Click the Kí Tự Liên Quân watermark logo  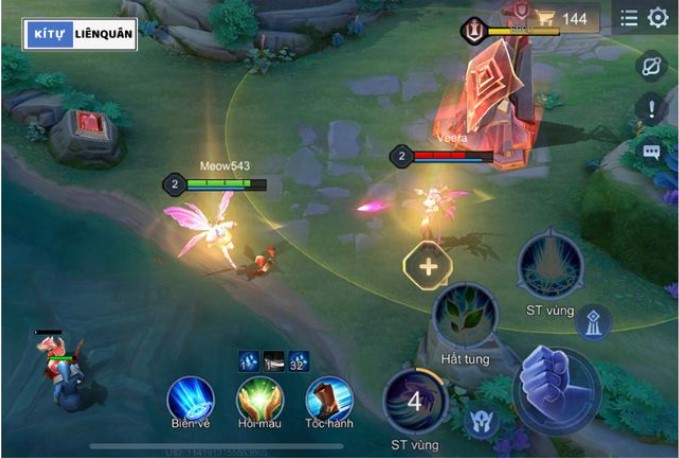[82, 34]
